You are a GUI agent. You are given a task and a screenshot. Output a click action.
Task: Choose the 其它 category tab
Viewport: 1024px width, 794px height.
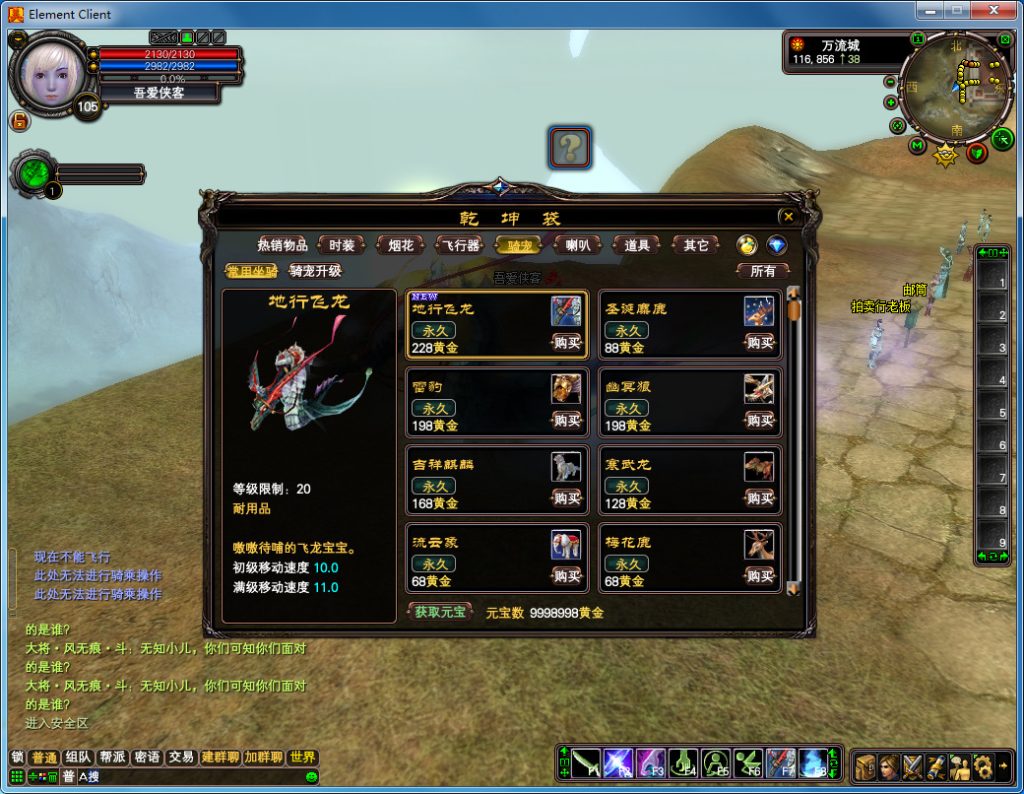tap(696, 245)
